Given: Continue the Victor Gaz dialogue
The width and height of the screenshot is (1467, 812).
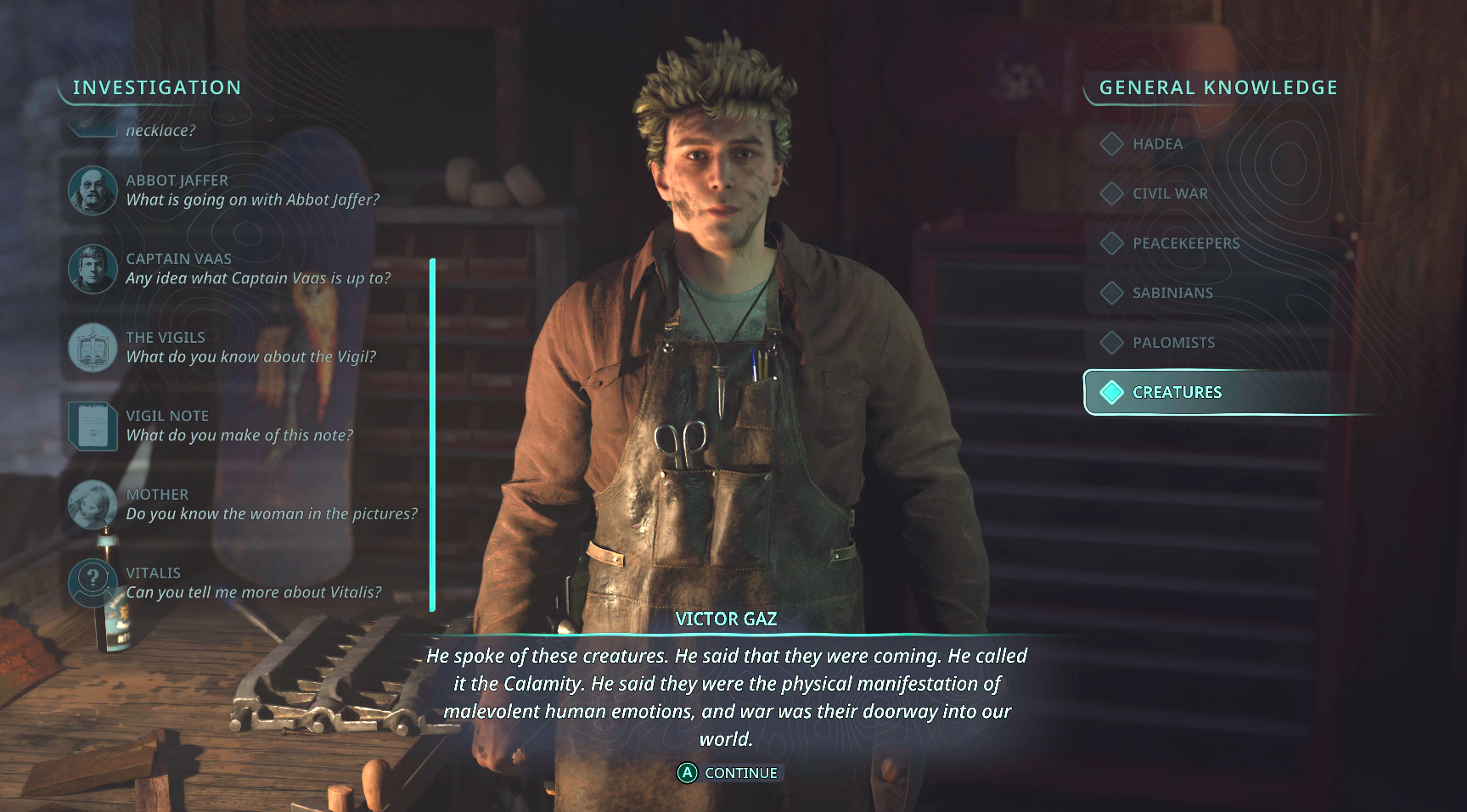Looking at the screenshot, I should point(728,773).
